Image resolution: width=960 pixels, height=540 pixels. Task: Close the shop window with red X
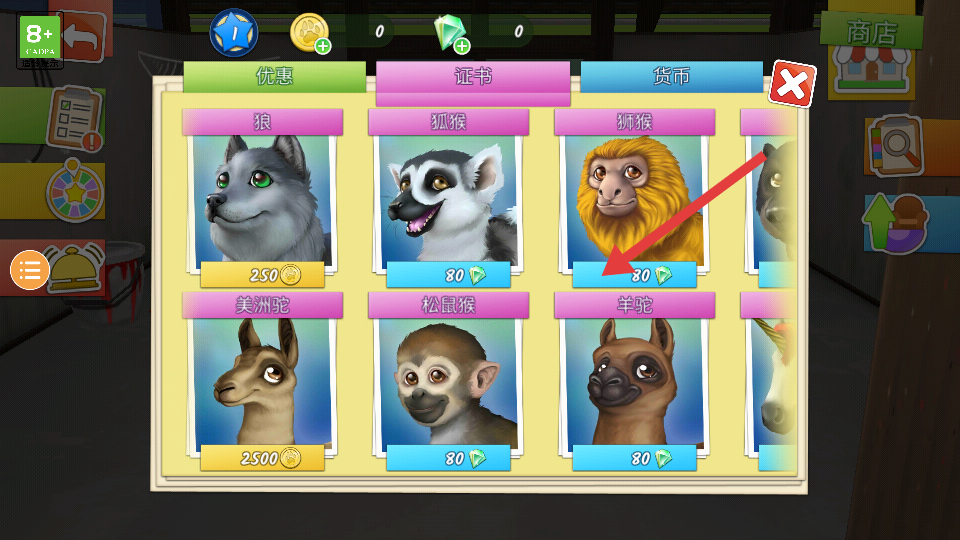point(792,86)
